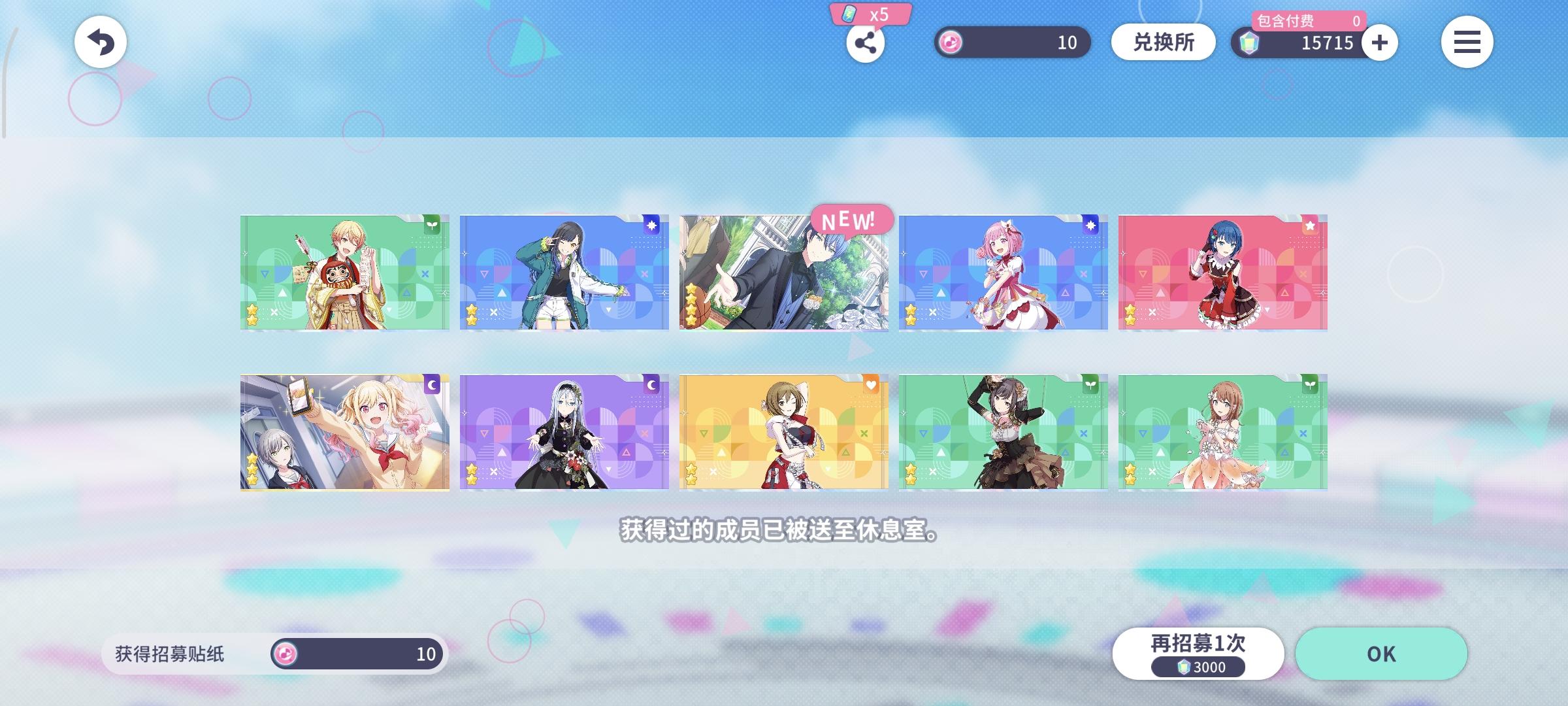This screenshot has width=1568, height=706.
Task: Open the share icon below the live bonus
Action: pyautogui.click(x=866, y=44)
